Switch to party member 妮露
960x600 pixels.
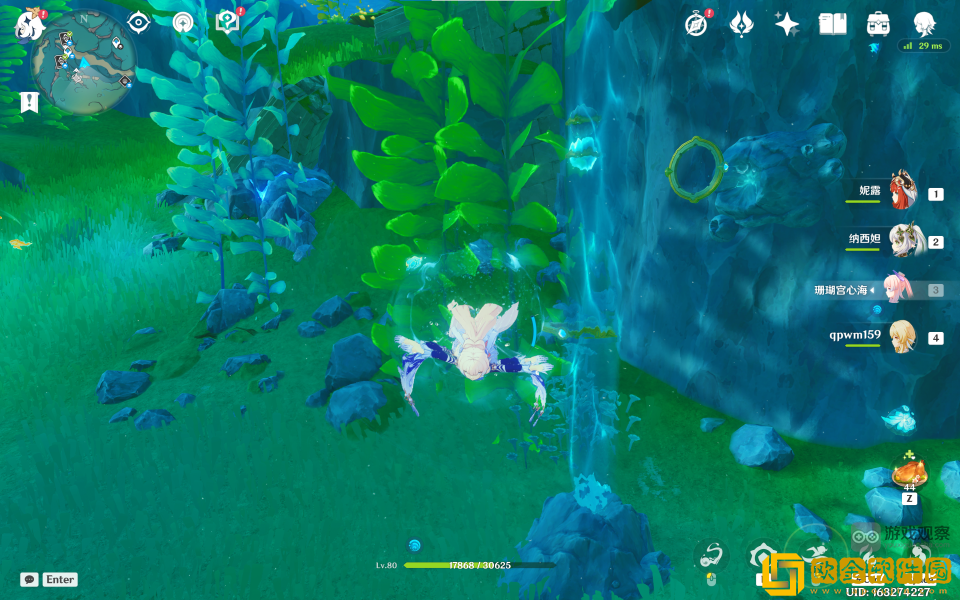pyautogui.click(x=903, y=190)
